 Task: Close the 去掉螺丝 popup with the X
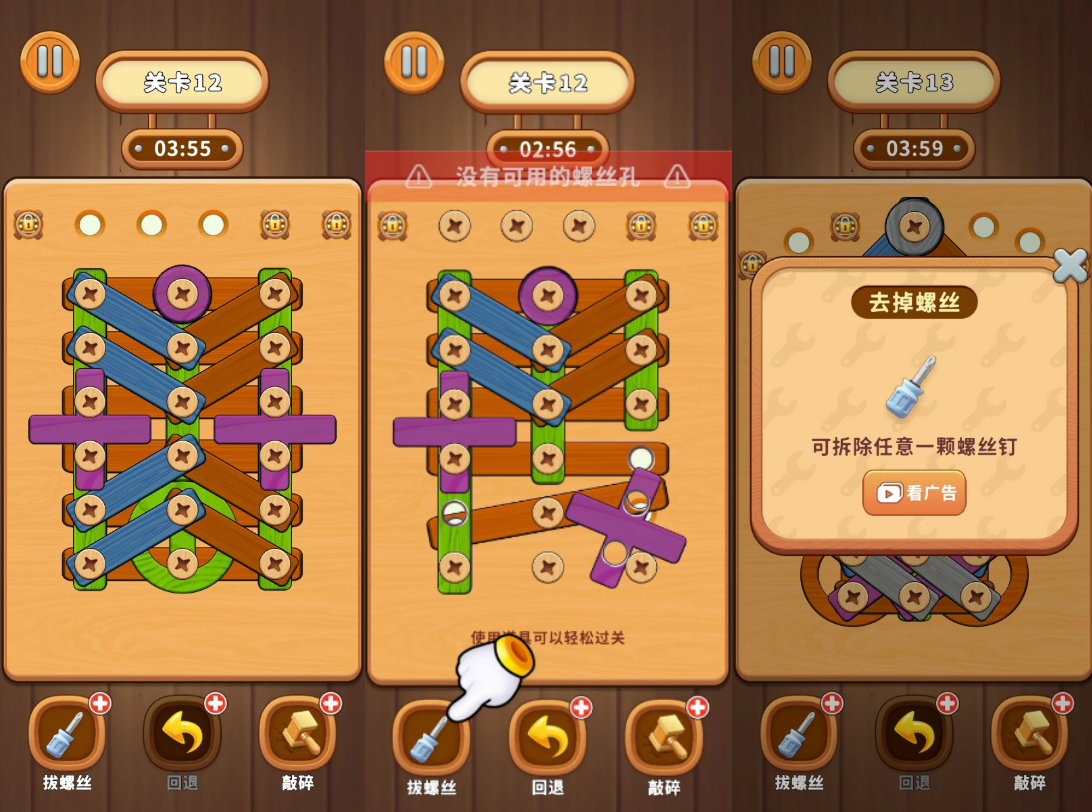[x=1069, y=265]
